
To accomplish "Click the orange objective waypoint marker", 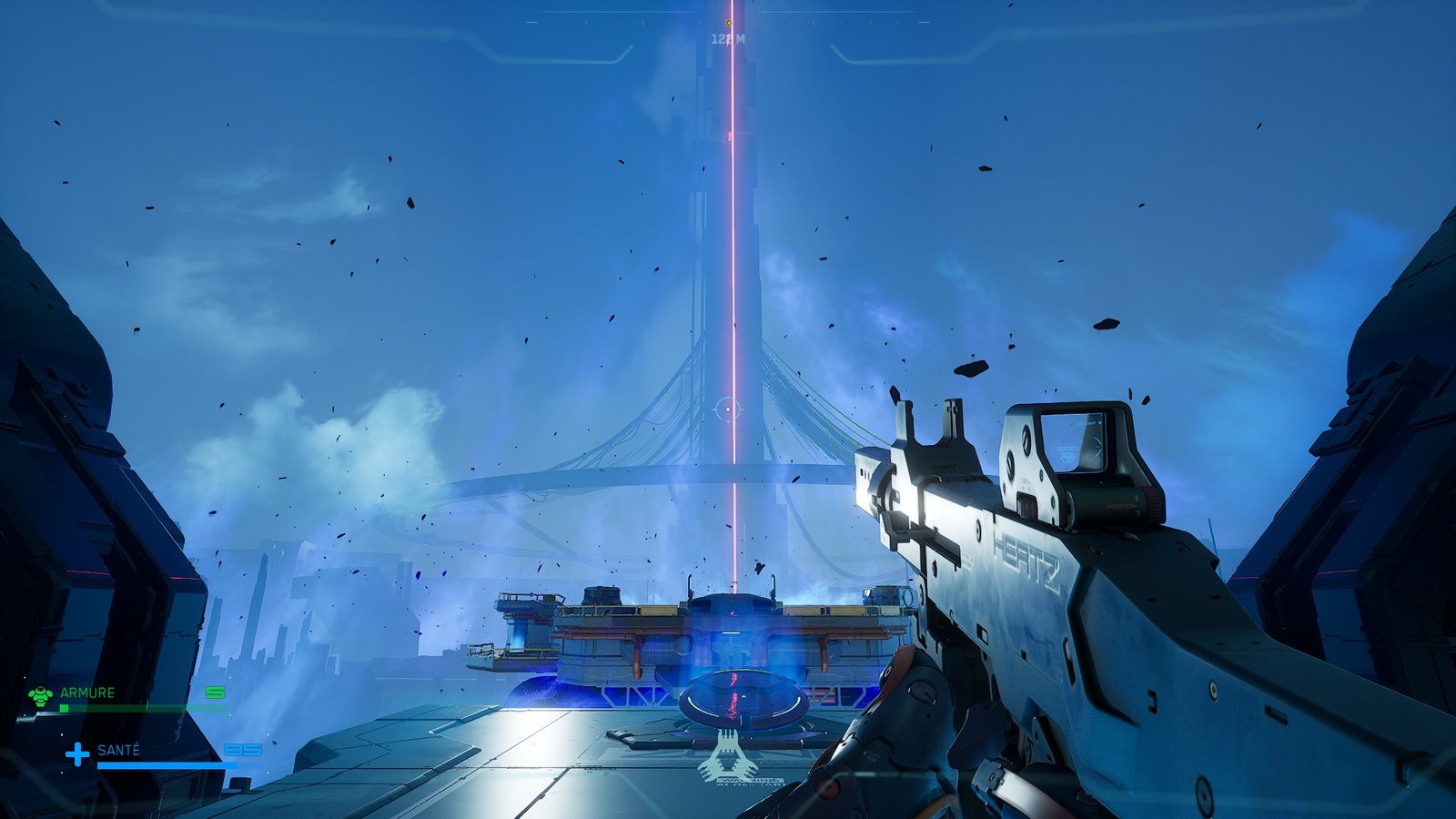I will [x=729, y=23].
